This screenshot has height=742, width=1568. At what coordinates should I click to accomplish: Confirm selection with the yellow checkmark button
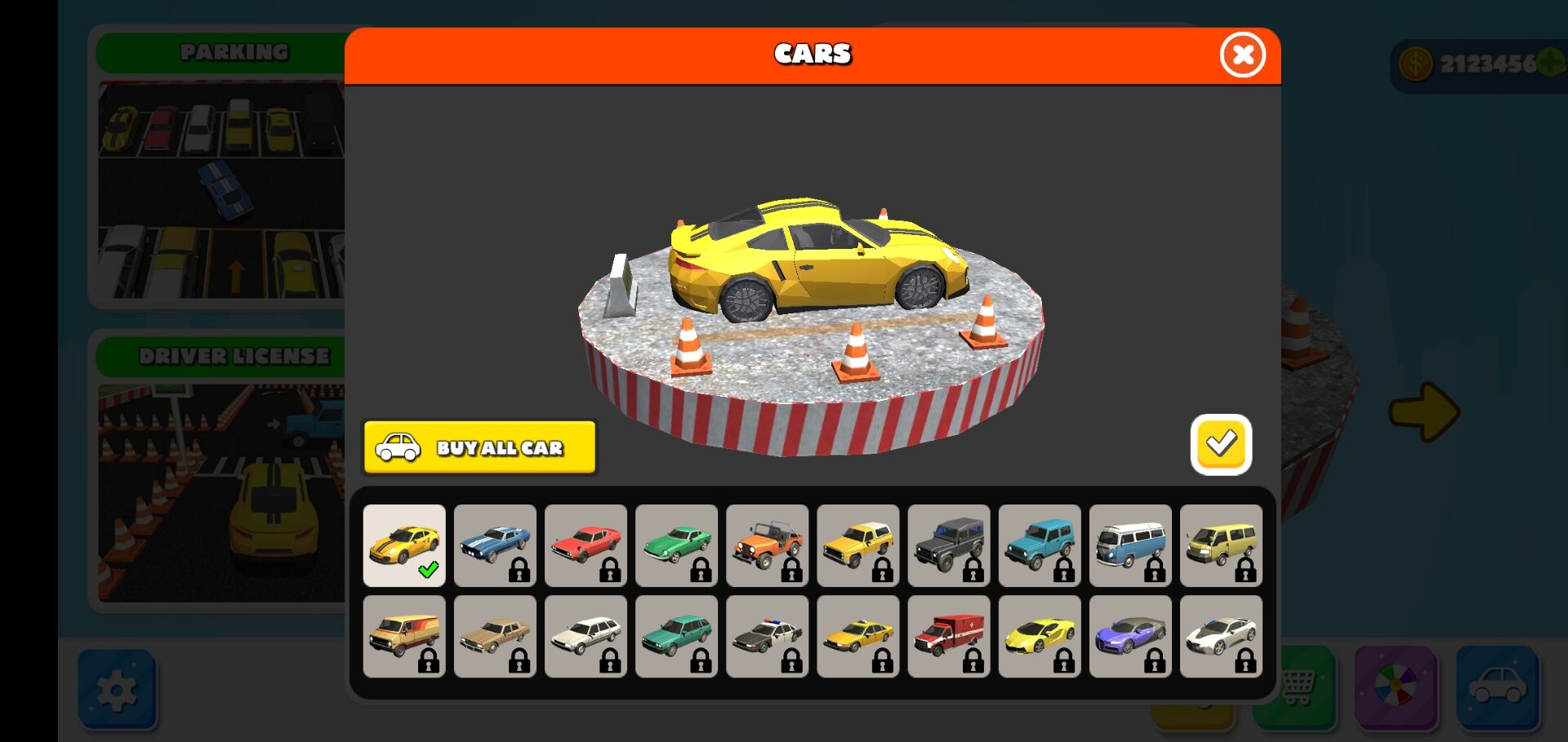(x=1221, y=444)
